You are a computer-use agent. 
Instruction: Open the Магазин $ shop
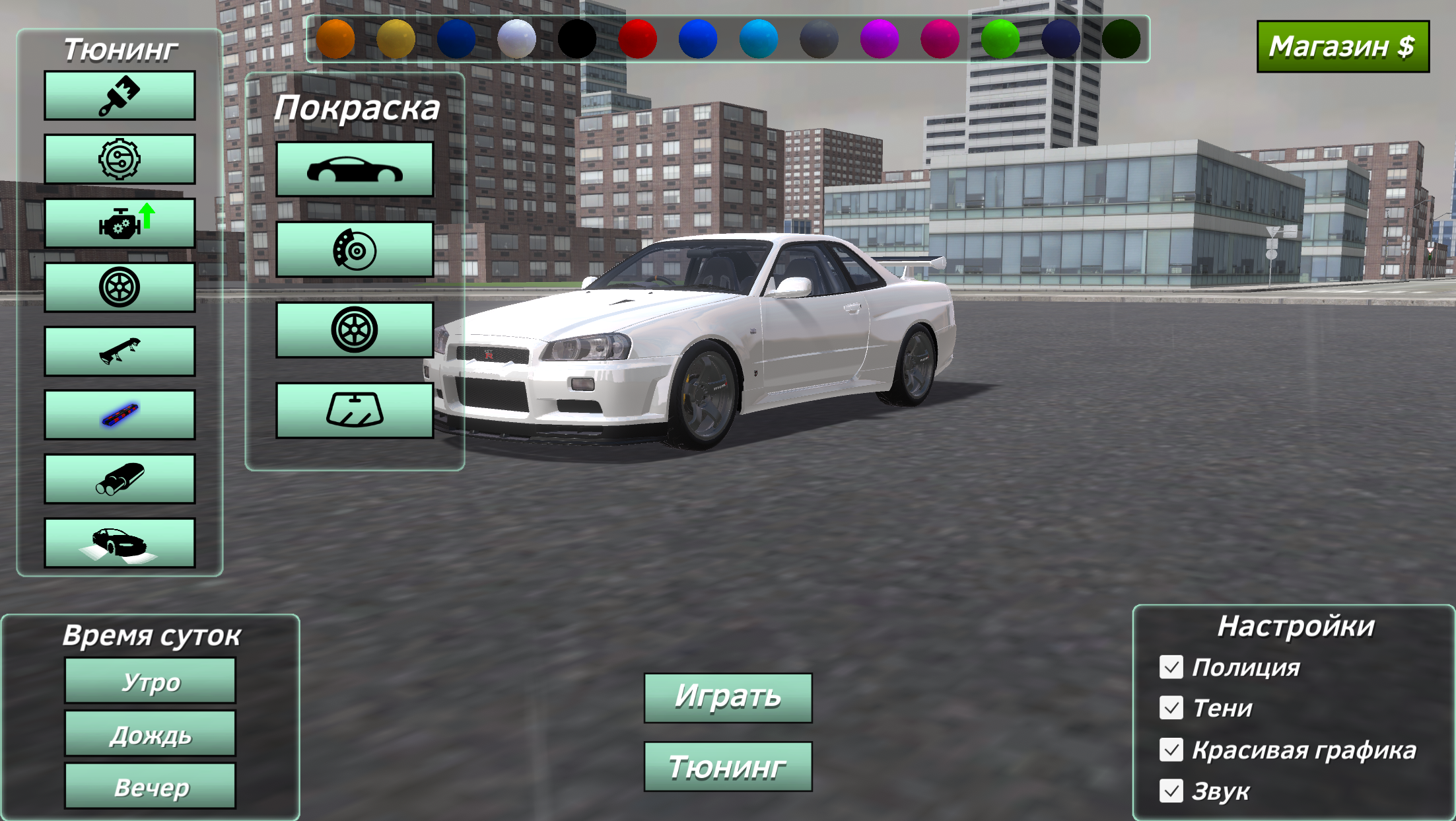1343,46
